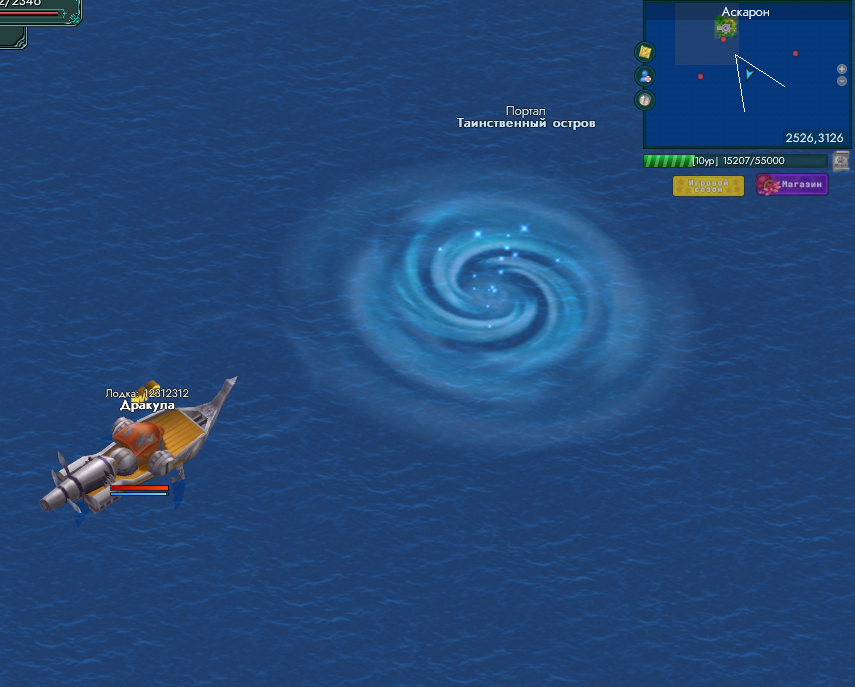Select the island marker on the minimap
The width and height of the screenshot is (855, 687).
[725, 28]
